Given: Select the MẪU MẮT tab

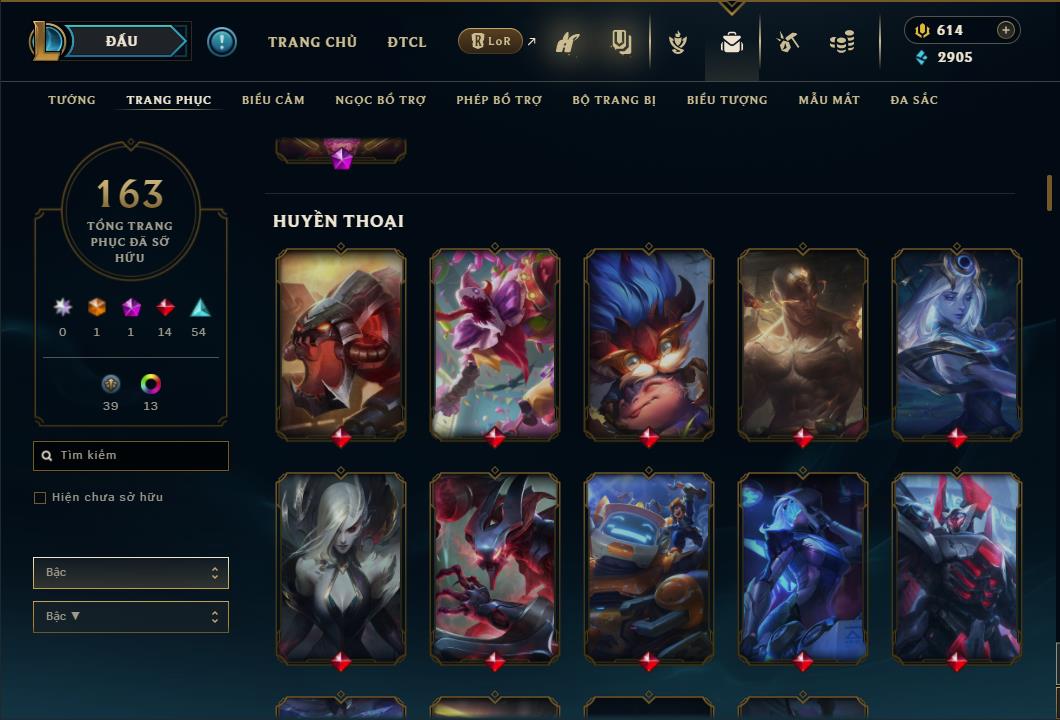Looking at the screenshot, I should click(829, 100).
